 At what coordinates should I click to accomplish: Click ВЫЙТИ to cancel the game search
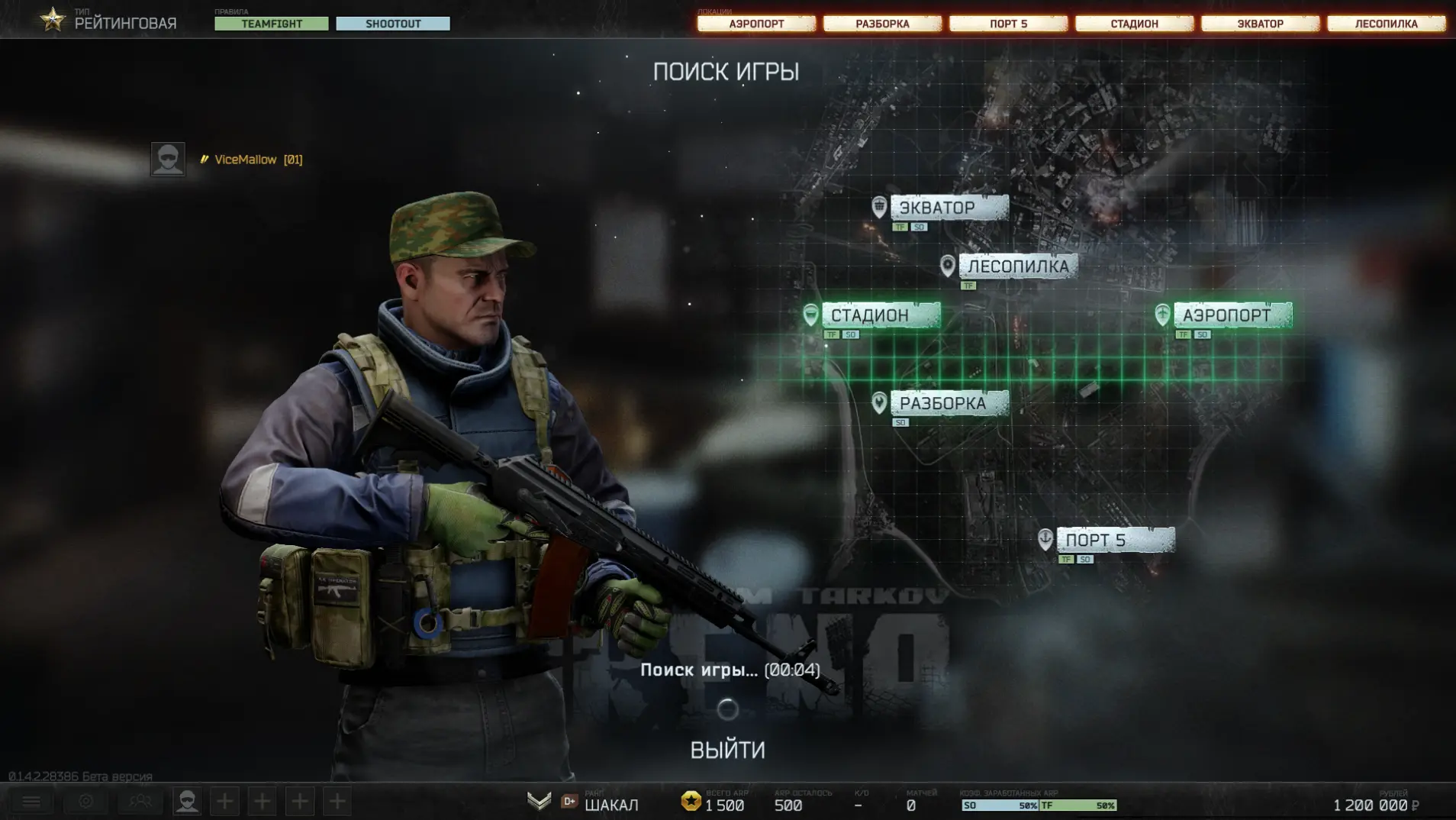(727, 750)
